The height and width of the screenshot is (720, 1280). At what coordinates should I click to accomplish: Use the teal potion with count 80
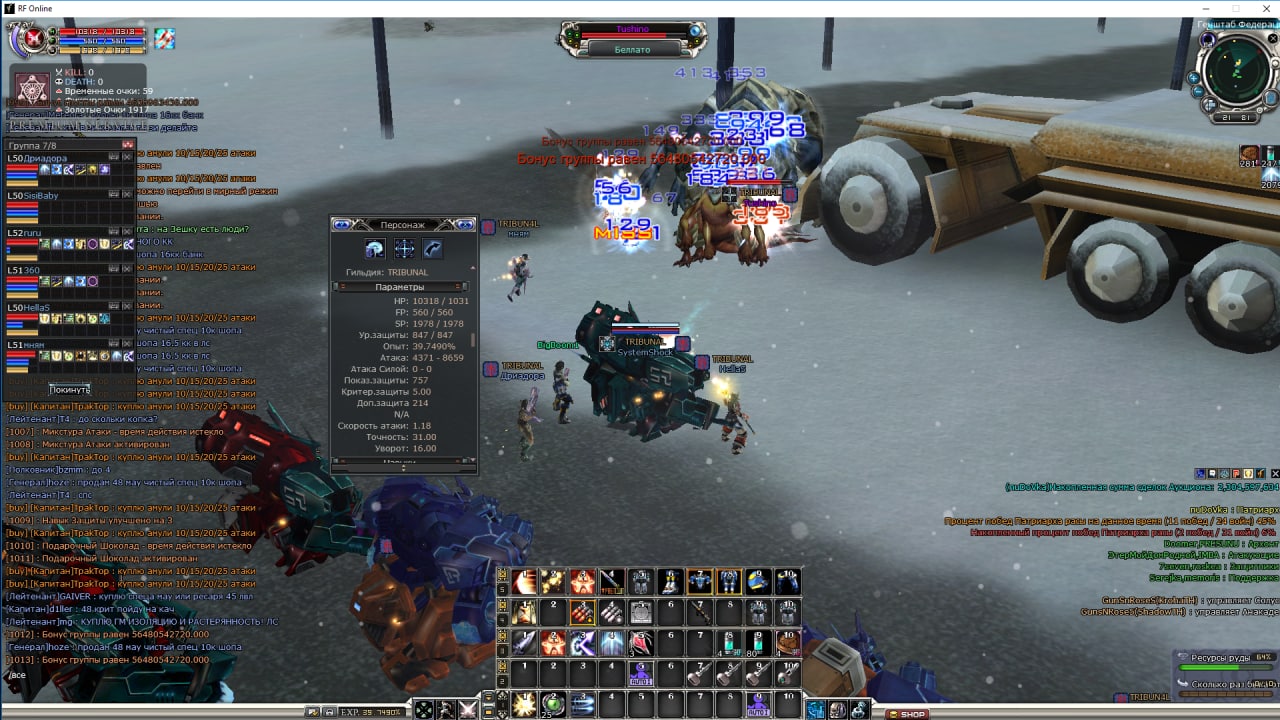pos(758,642)
